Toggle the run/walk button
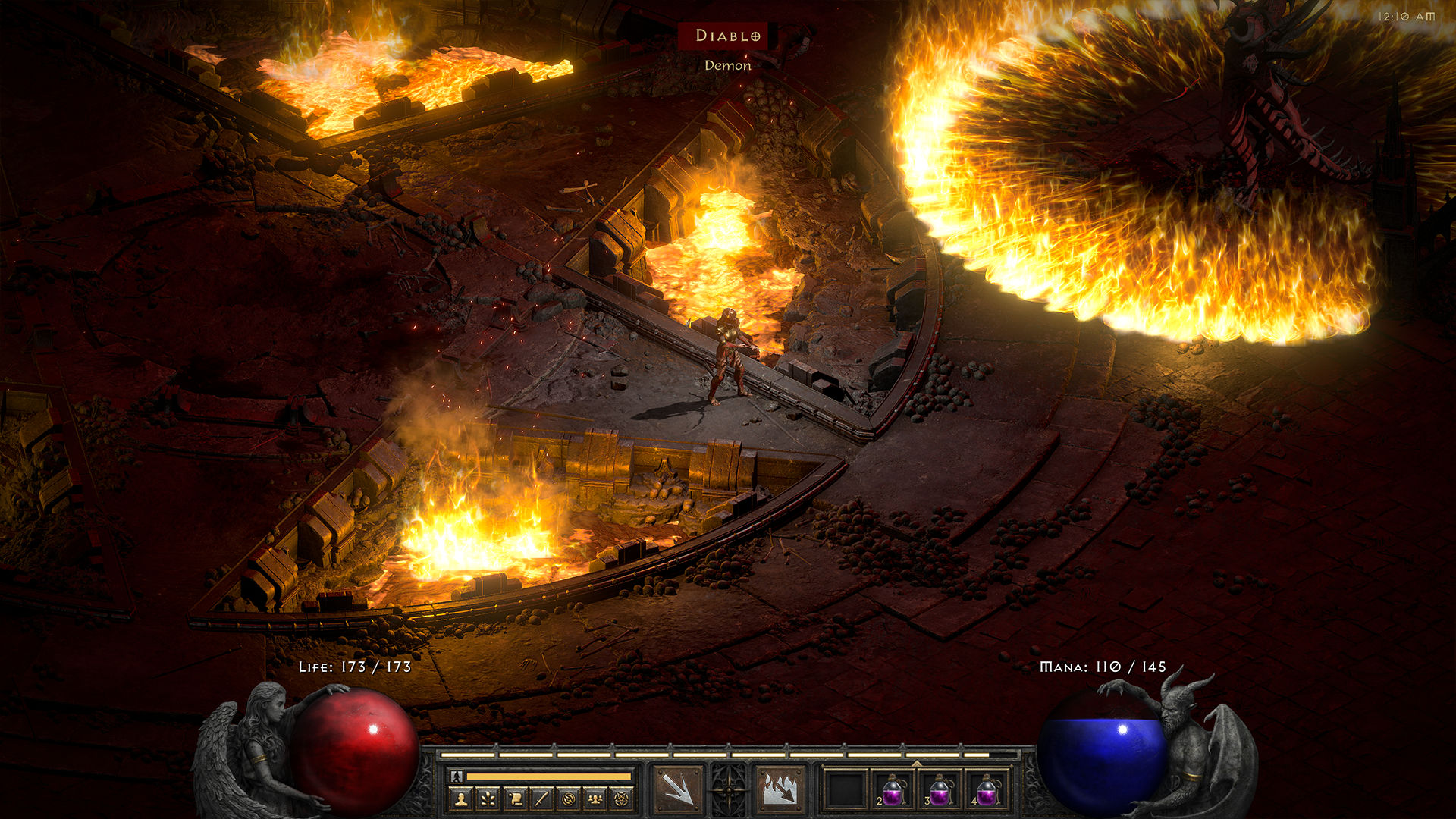This screenshot has width=1456, height=819. [x=457, y=776]
